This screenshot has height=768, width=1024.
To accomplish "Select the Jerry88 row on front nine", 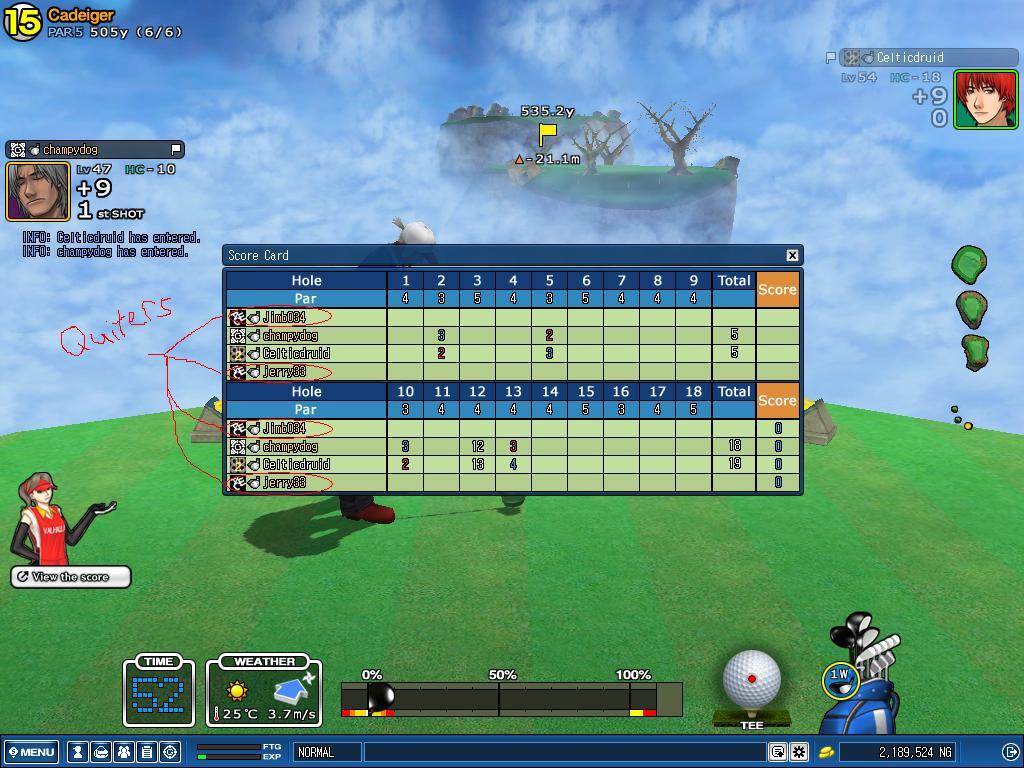I will coord(306,372).
